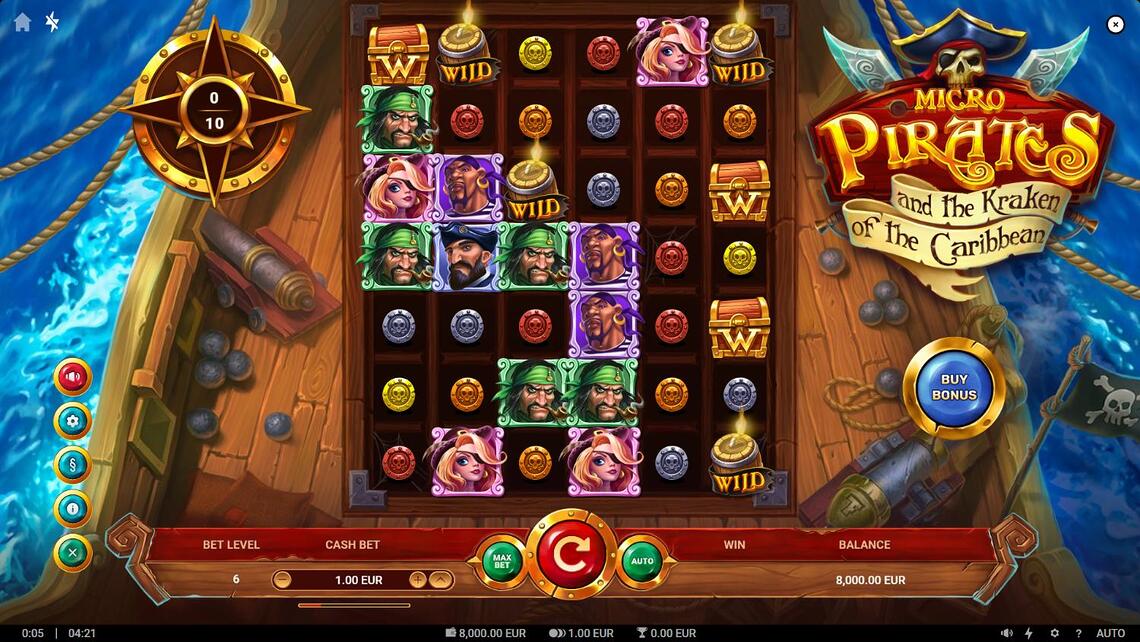Screen dimensions: 1140x642
Task: Toggle turbo mode in the bottom bar
Action: (1029, 633)
